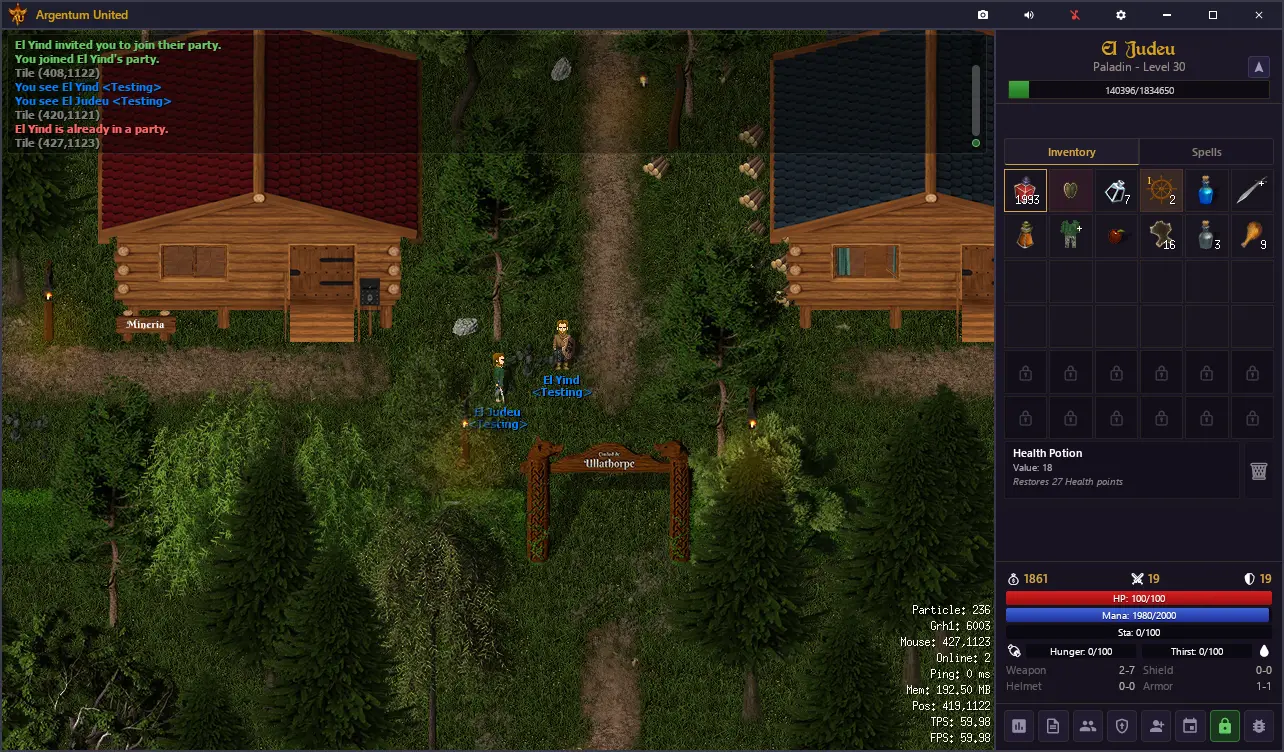Open the shield guild panel
This screenshot has height=752, width=1284.
coord(1122,726)
